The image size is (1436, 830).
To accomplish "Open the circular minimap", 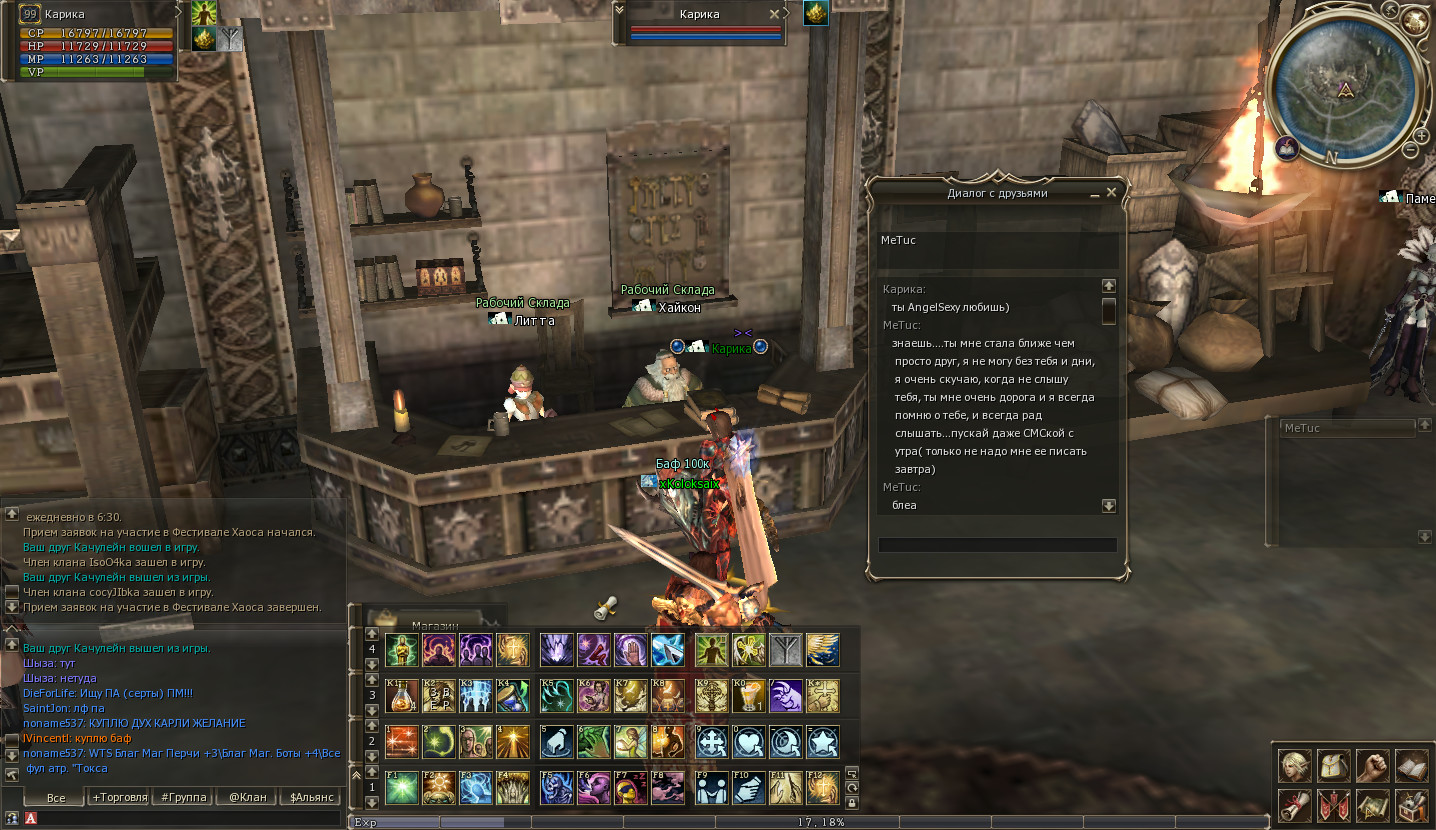I will 1345,83.
